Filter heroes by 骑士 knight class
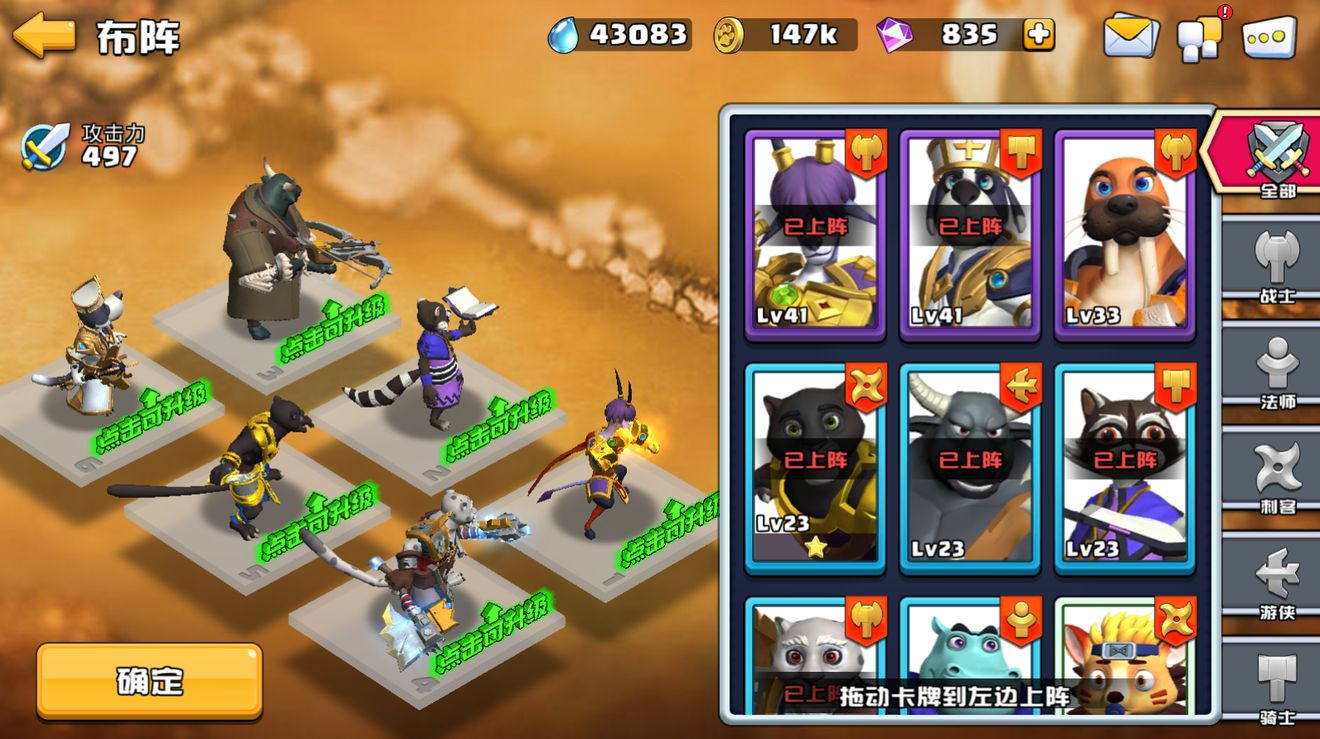 1277,685
